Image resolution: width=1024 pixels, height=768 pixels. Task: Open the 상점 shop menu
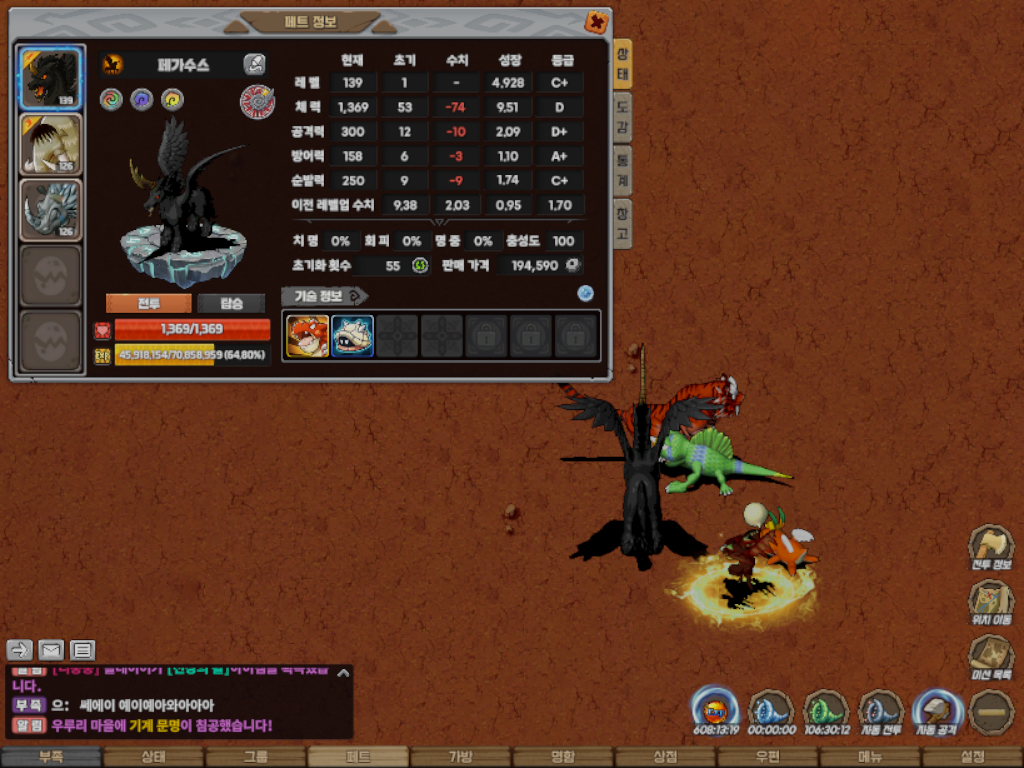pos(664,757)
